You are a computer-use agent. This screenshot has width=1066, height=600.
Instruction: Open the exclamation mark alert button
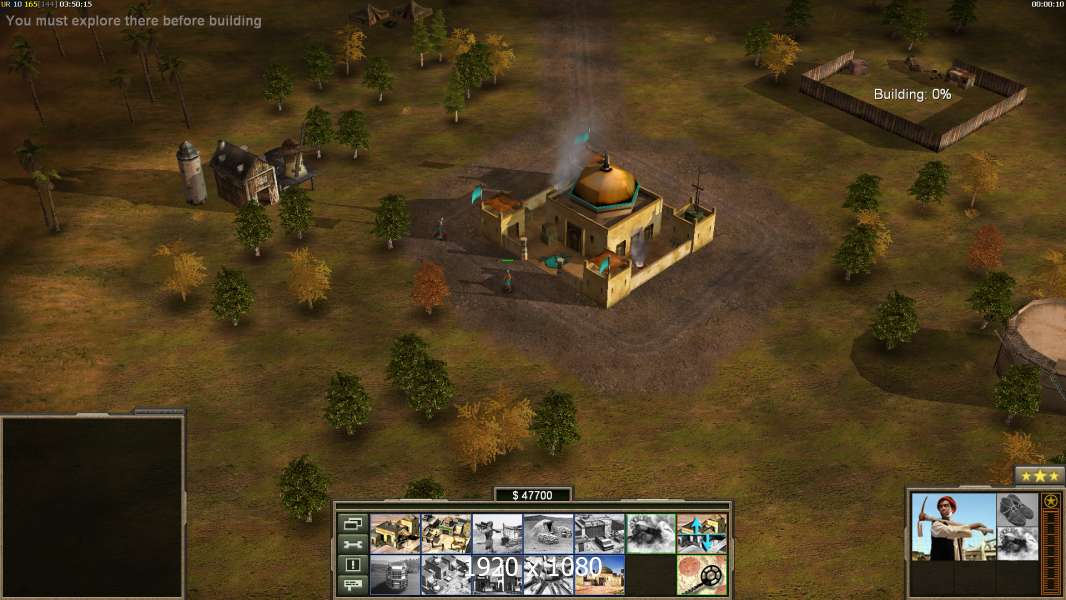[352, 565]
